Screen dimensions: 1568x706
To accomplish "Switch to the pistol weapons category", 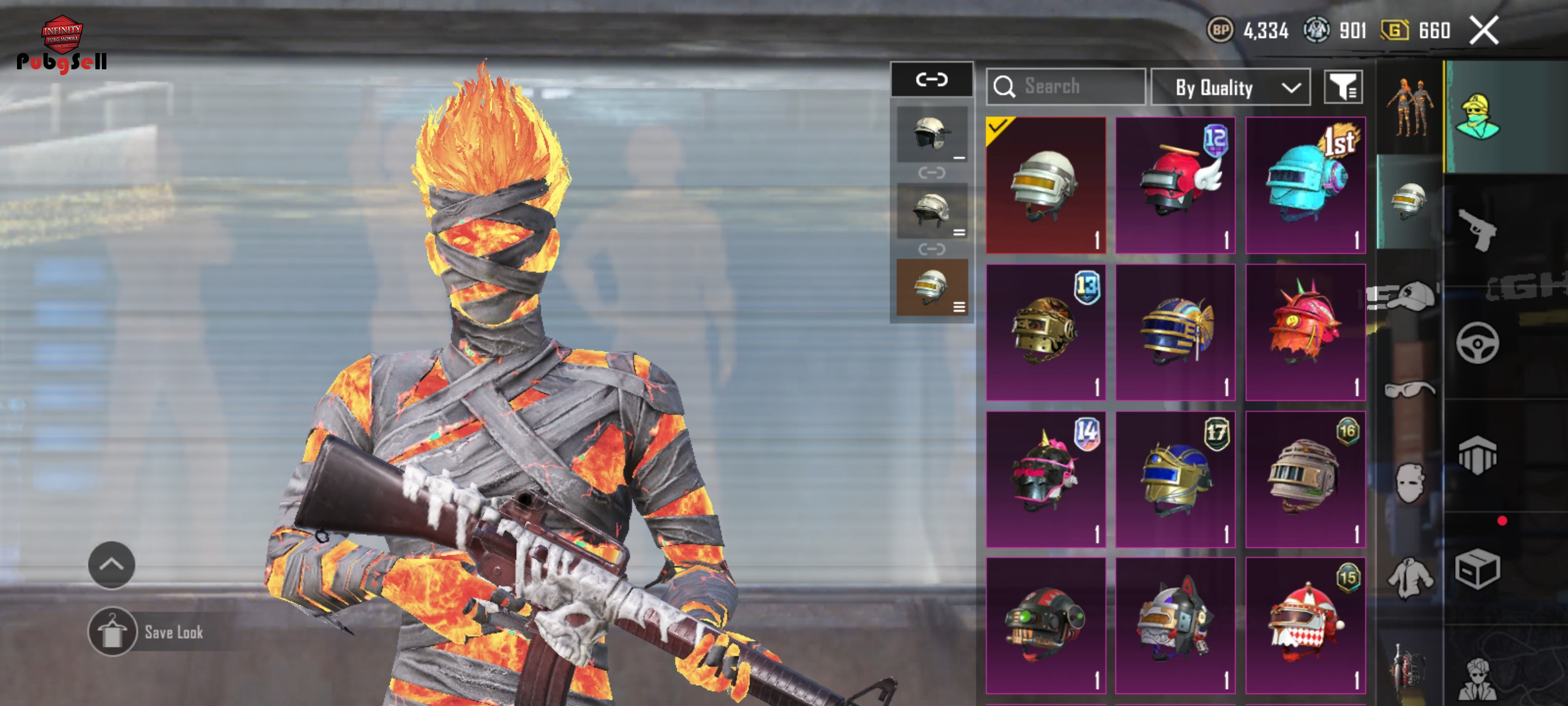I will (1477, 230).
